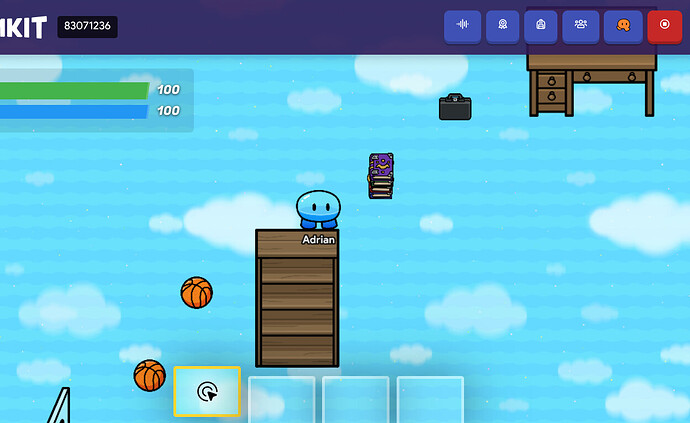This screenshot has height=423, width=690.
Task: Open the backpack inventory button
Action: click(x=541, y=26)
